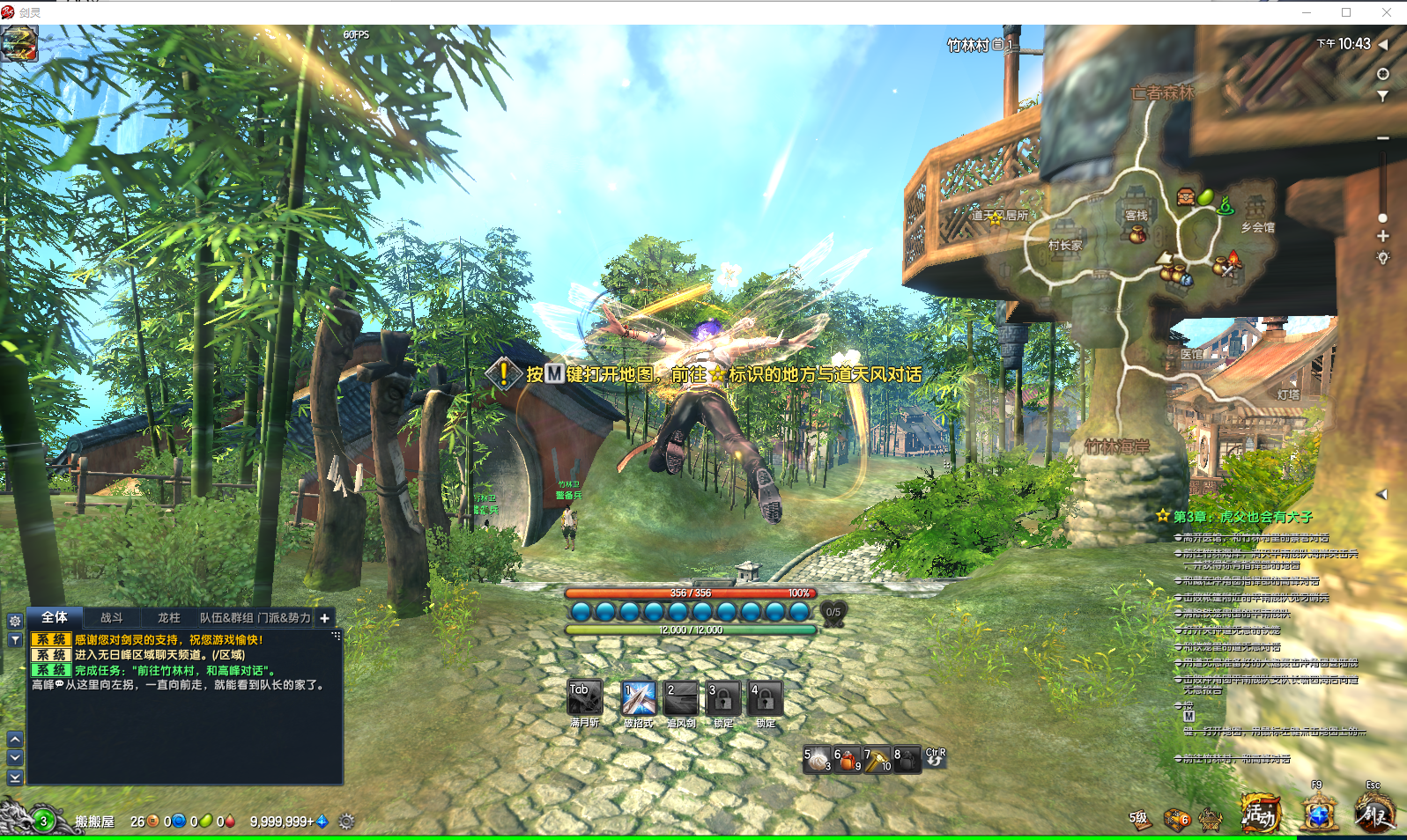
Task: Use the 追风剑 skill in slot 2
Action: 681,699
